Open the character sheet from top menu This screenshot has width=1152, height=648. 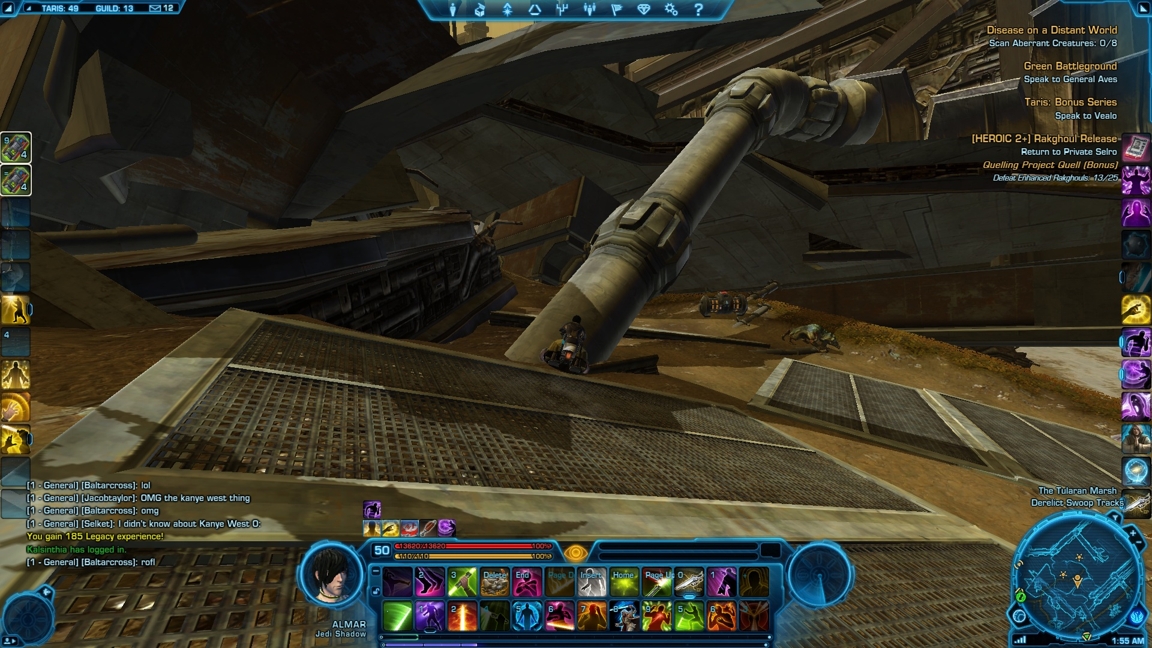[x=453, y=9]
